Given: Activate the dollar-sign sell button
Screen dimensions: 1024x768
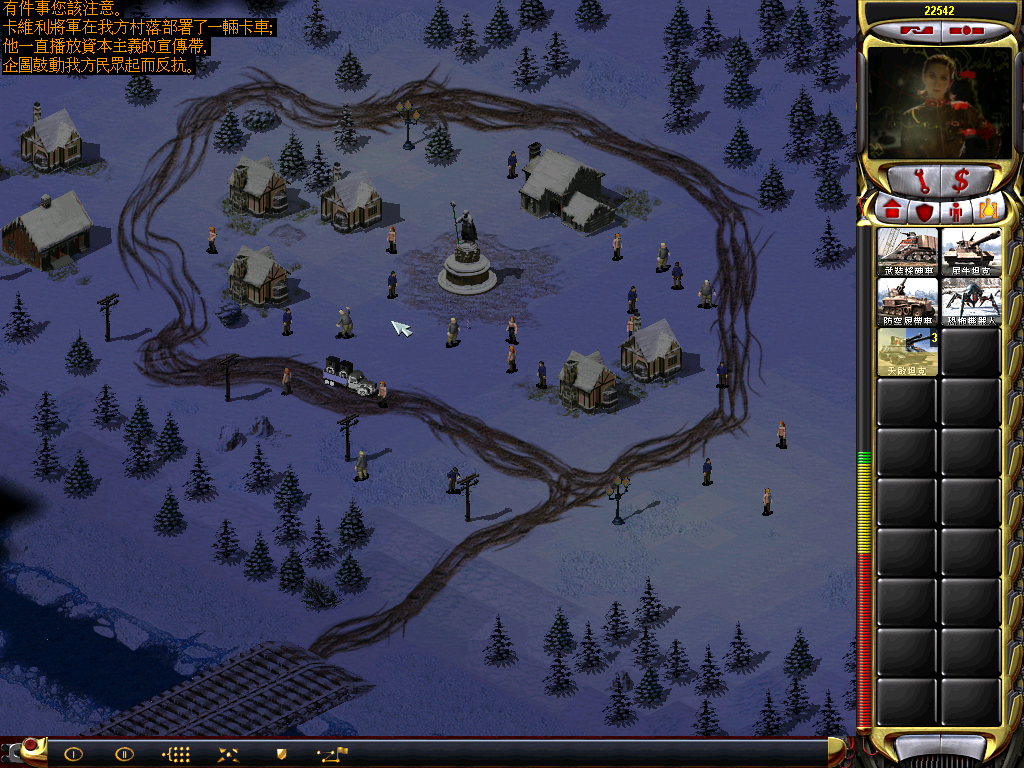Looking at the screenshot, I should [x=961, y=181].
